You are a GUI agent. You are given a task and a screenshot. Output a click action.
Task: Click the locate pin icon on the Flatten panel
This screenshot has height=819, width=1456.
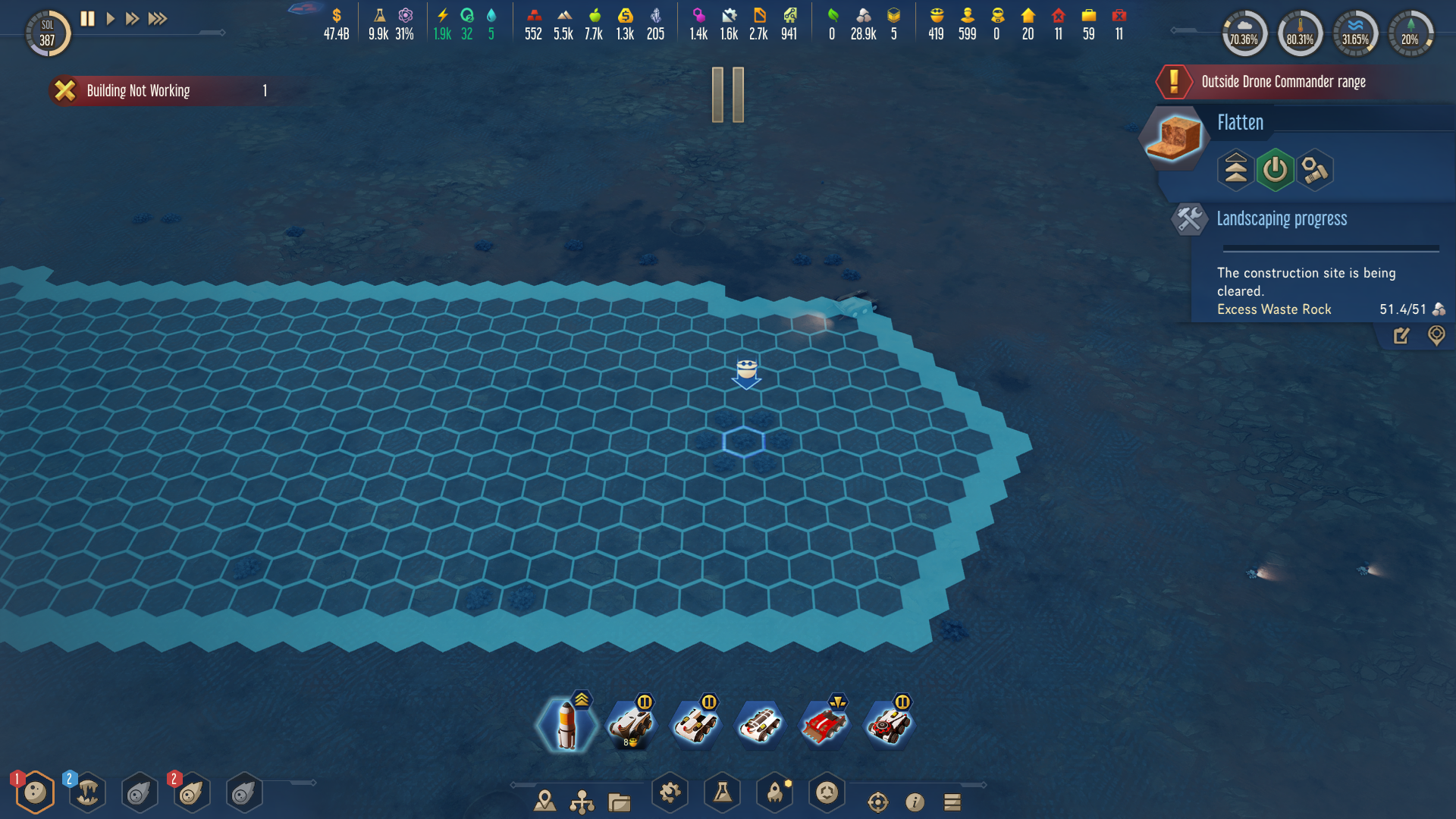coord(1436,336)
